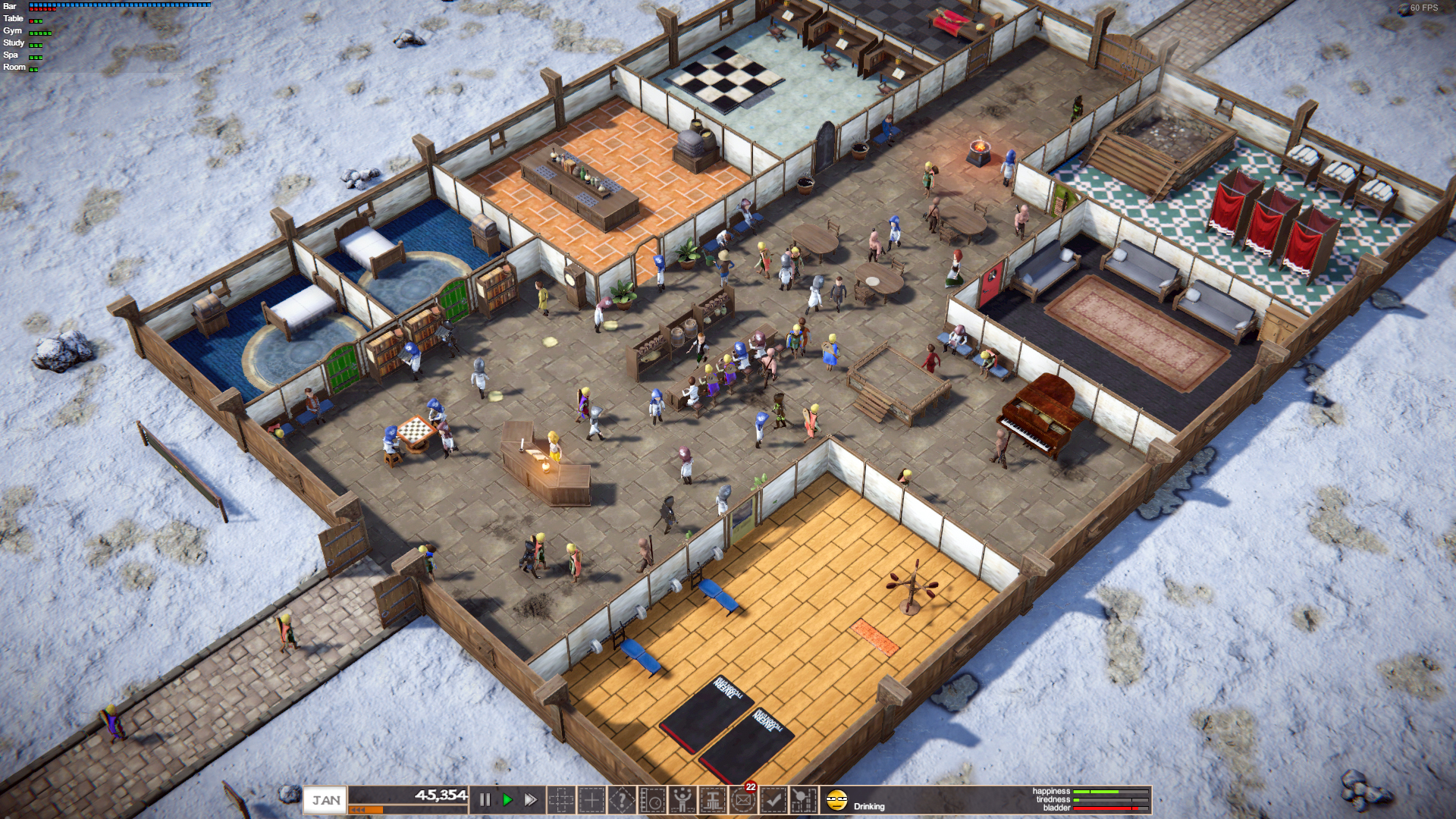Pause the game simulation
Viewport: 1456px width, 819px height.
click(x=485, y=800)
